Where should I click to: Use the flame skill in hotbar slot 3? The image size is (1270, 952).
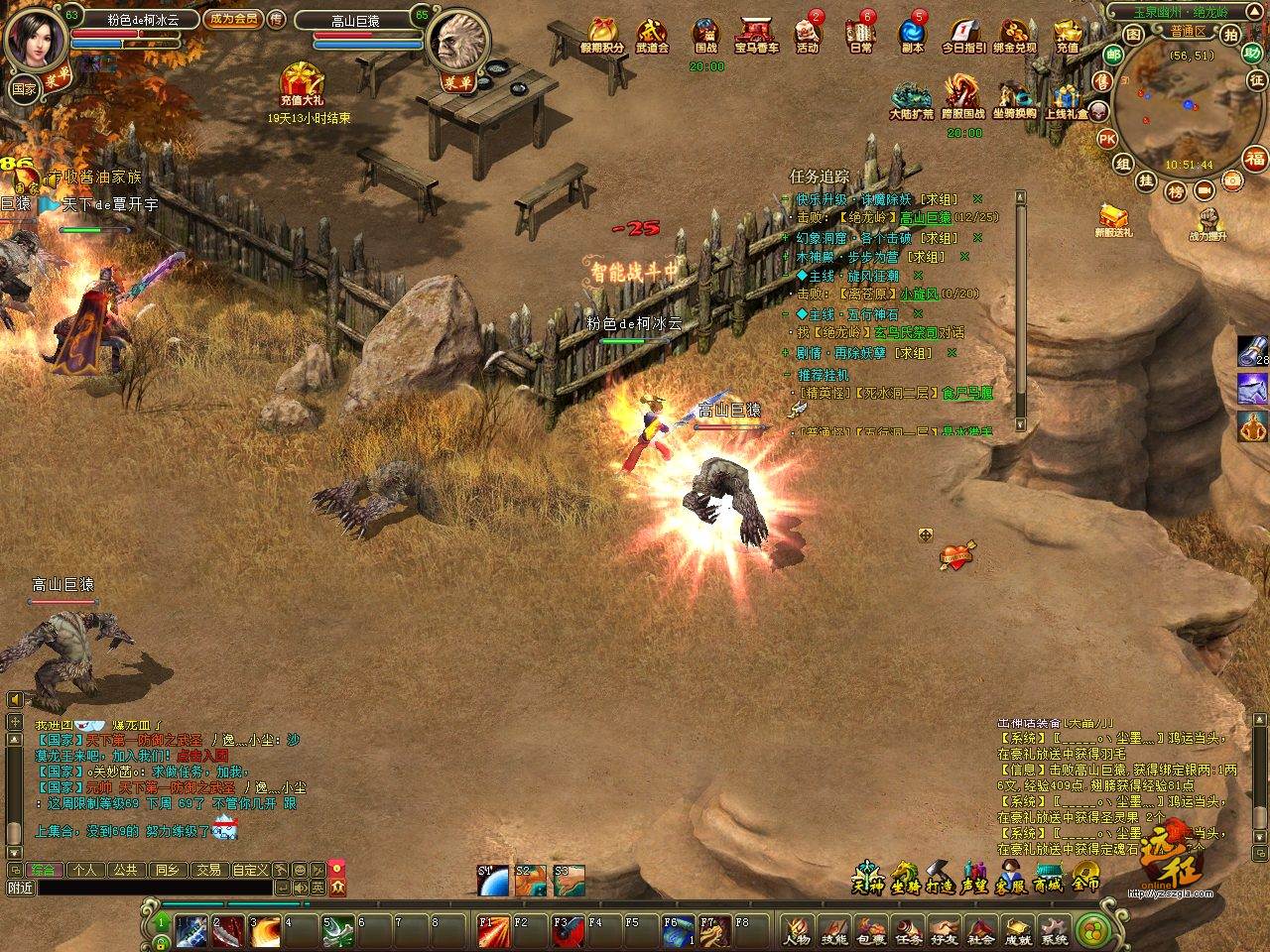[265, 931]
